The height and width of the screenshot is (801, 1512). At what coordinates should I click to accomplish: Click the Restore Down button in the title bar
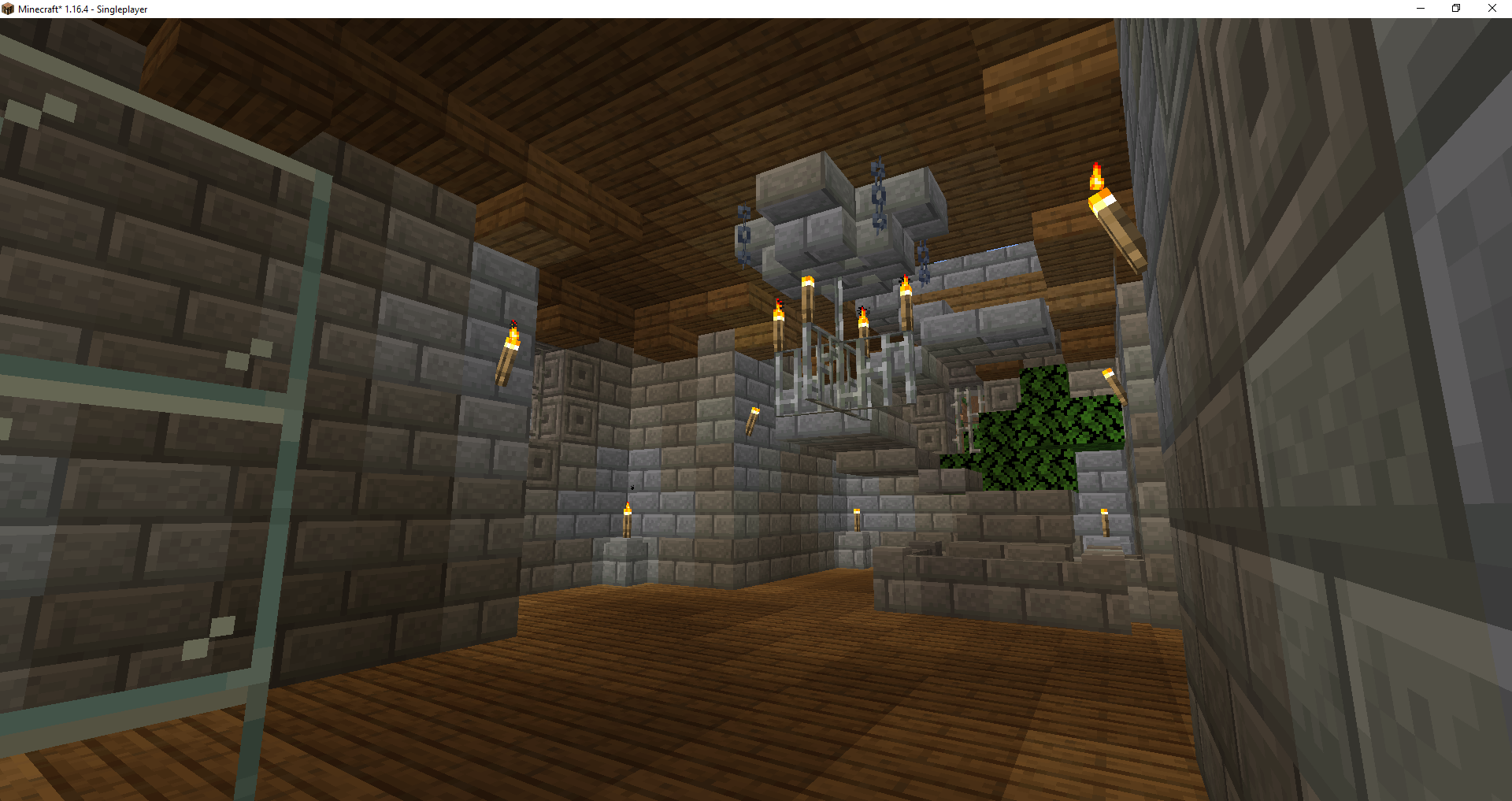[1455, 9]
